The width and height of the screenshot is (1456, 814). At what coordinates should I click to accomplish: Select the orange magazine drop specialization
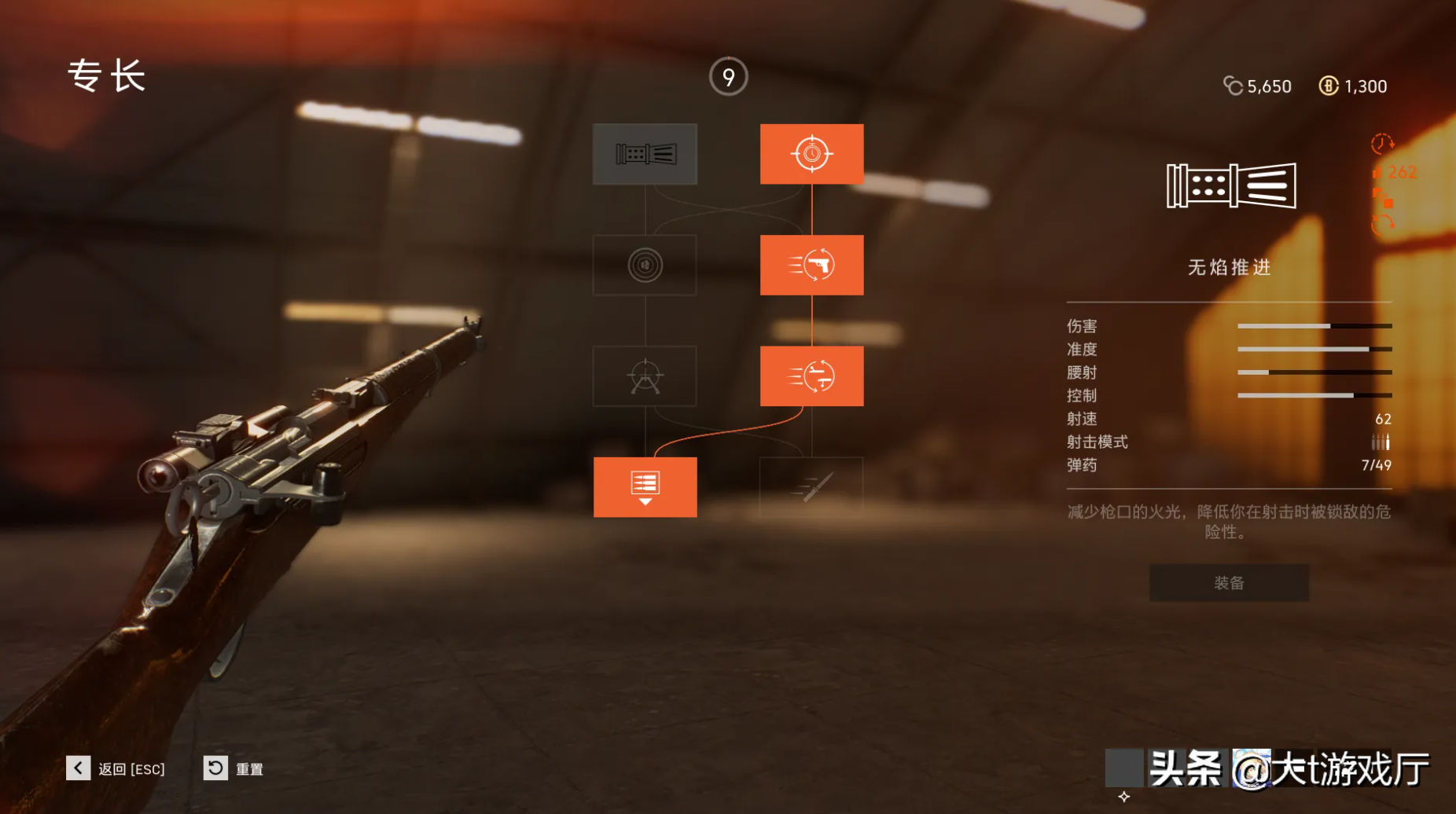(645, 487)
